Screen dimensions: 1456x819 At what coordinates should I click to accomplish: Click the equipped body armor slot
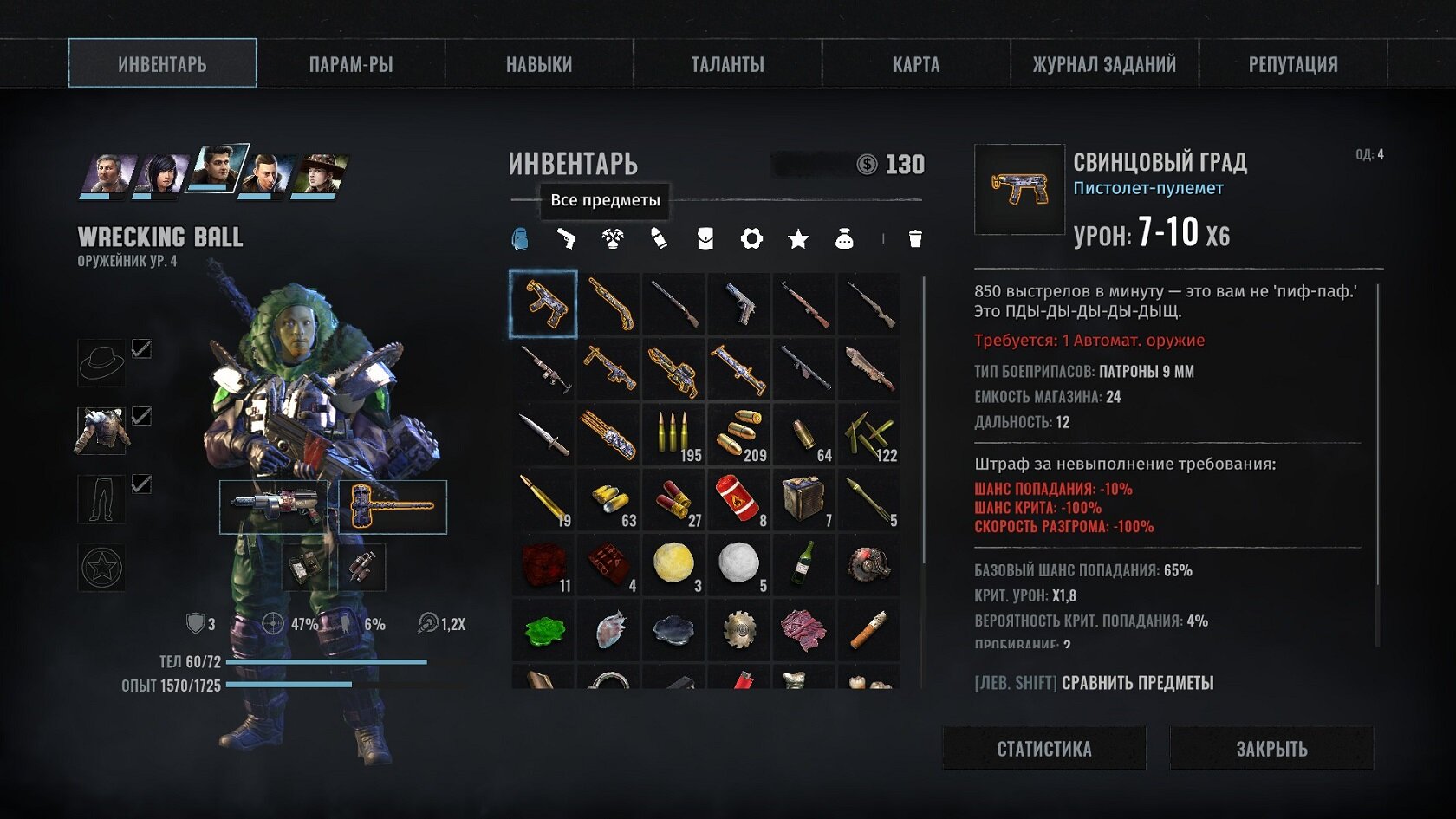101,431
